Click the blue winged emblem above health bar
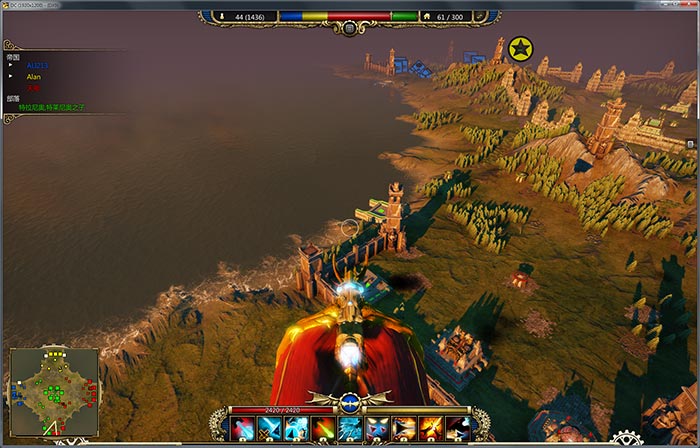700x448 pixels. 349,402
